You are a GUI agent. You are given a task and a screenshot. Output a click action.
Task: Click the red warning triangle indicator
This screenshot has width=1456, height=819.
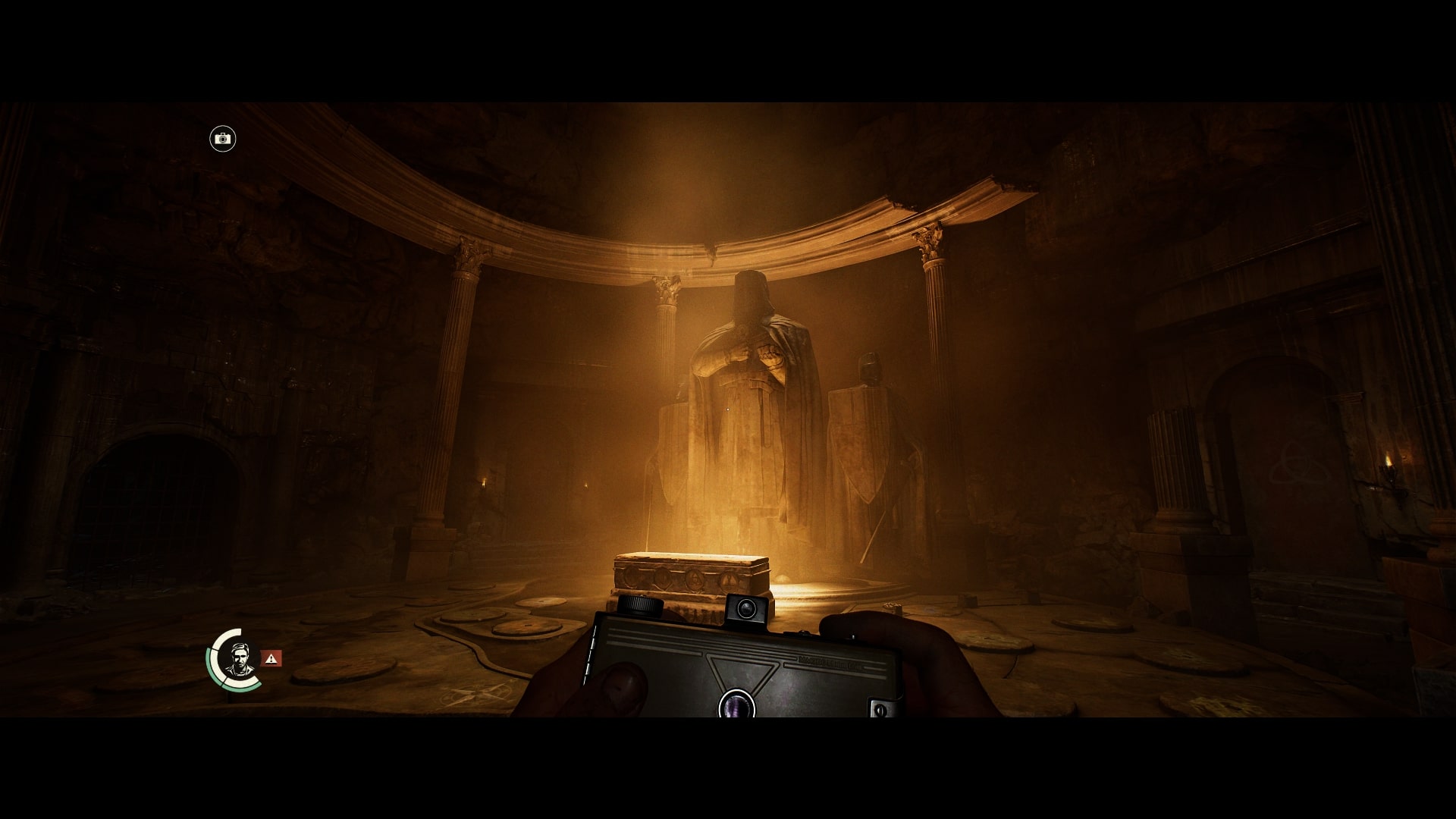(271, 658)
